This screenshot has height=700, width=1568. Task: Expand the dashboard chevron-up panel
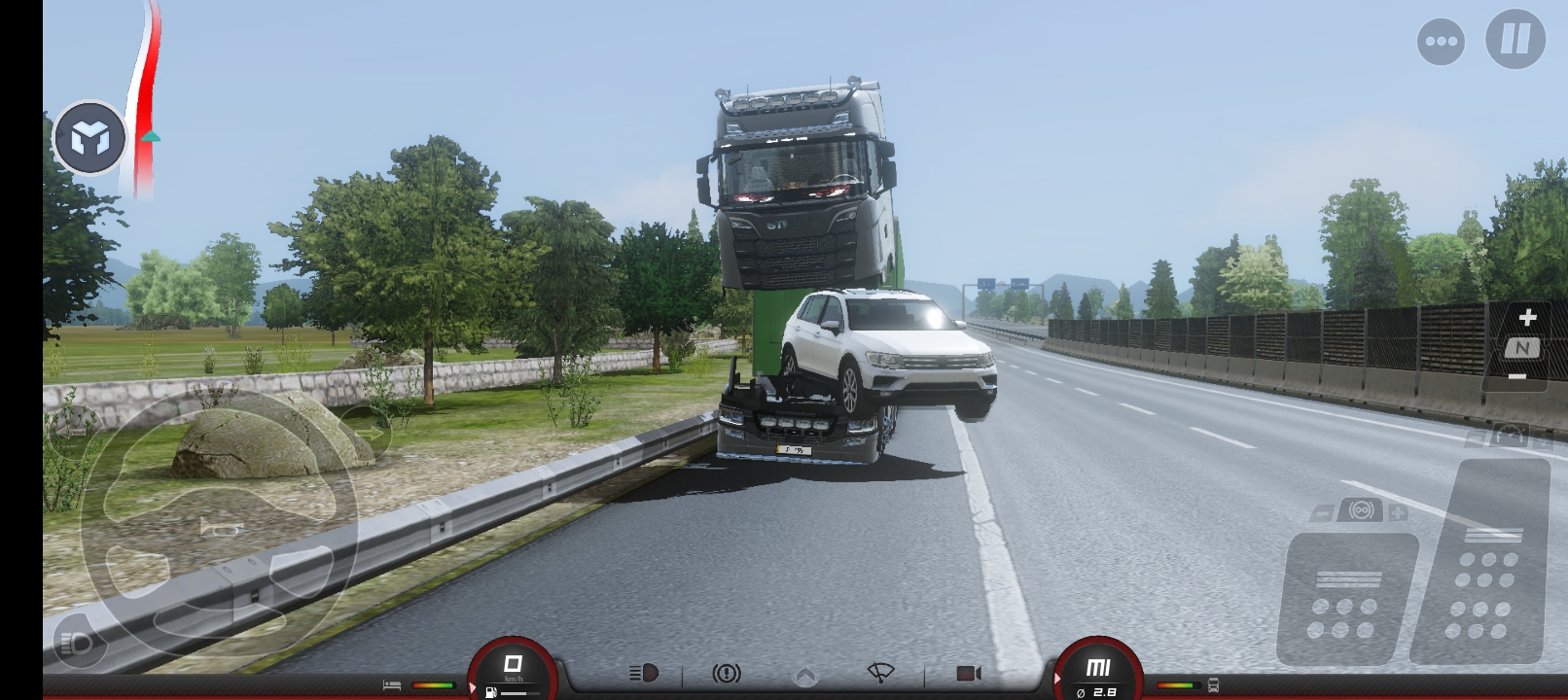click(x=804, y=675)
